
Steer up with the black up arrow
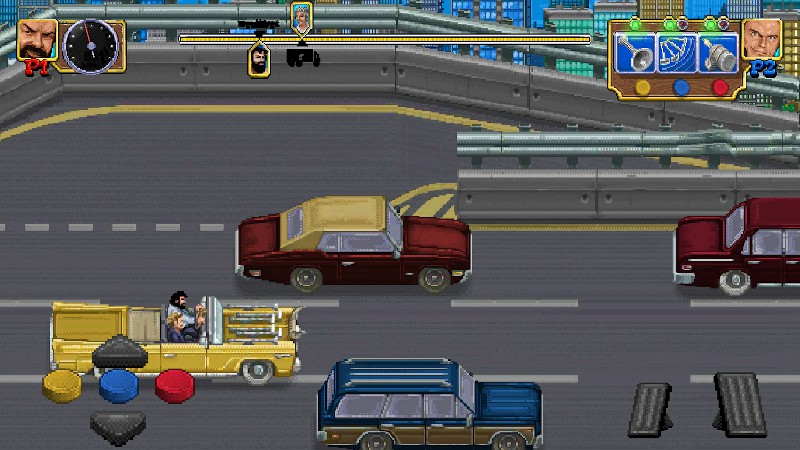click(119, 352)
